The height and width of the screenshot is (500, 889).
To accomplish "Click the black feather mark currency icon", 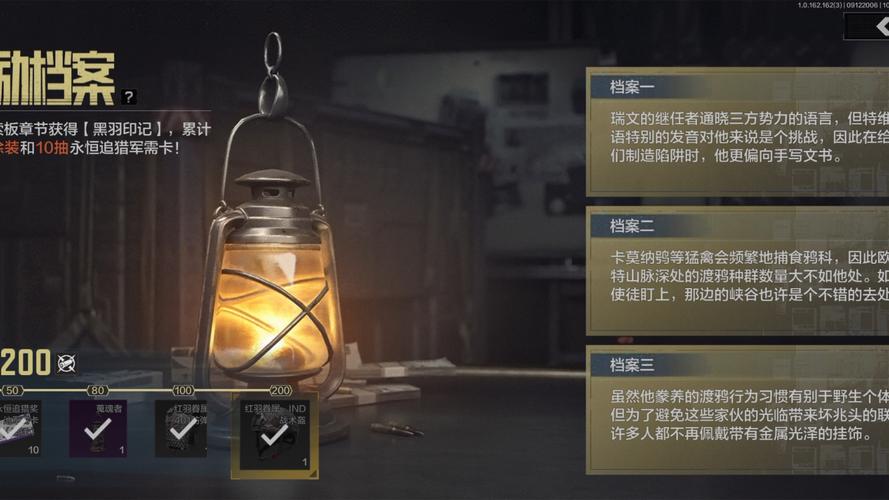I will (67, 362).
